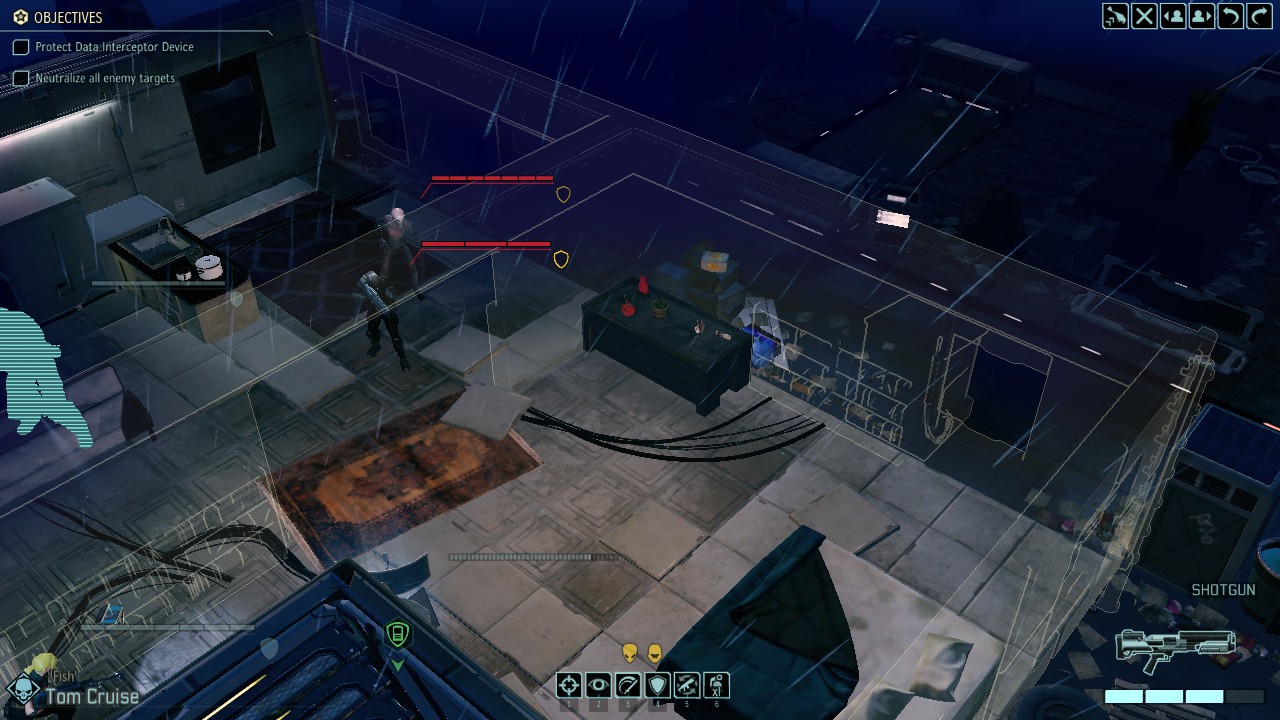Select the Hunker Down shield ability
This screenshot has height=720, width=1280.
coord(657,685)
